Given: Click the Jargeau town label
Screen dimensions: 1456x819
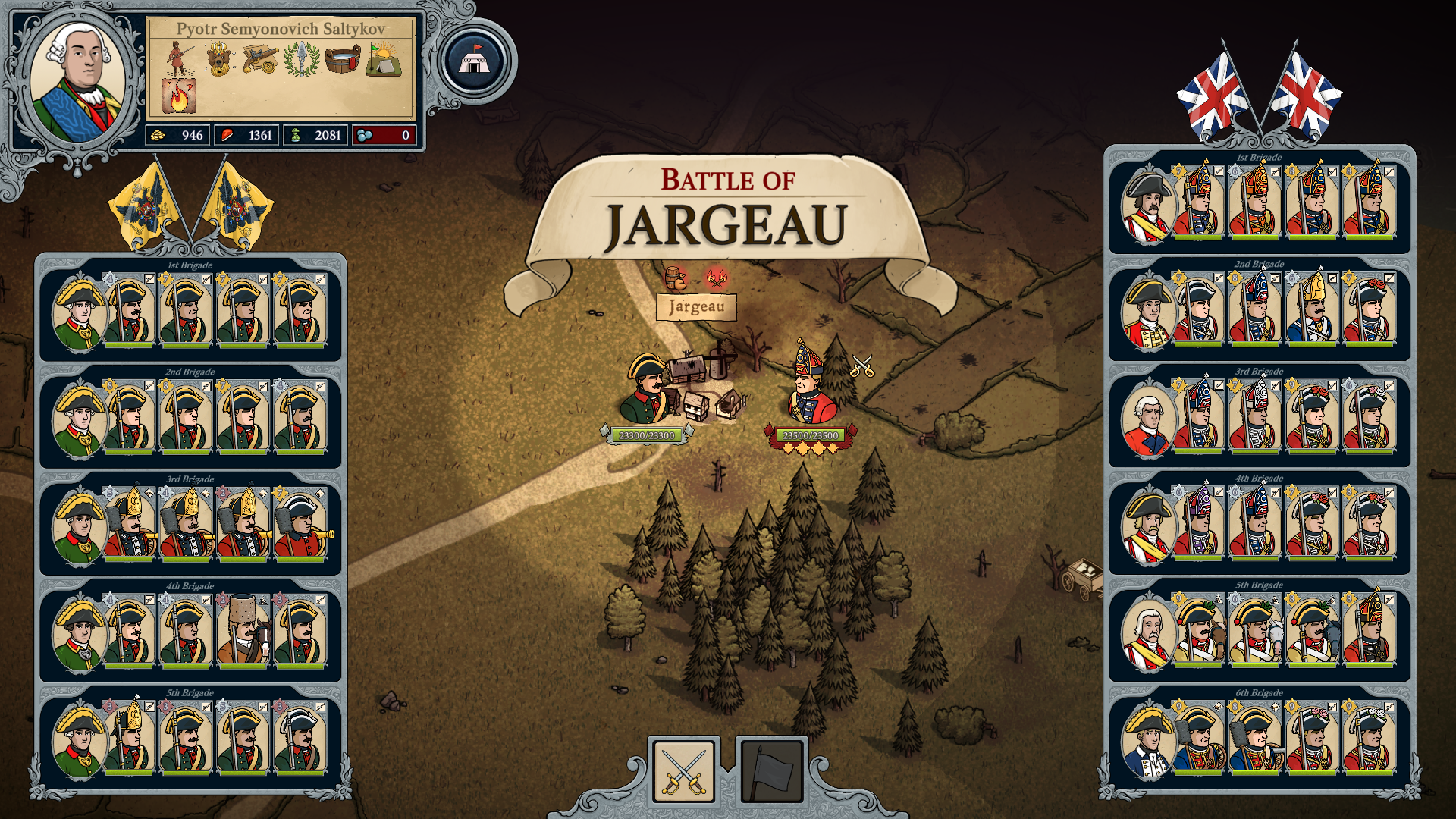Looking at the screenshot, I should (696, 307).
